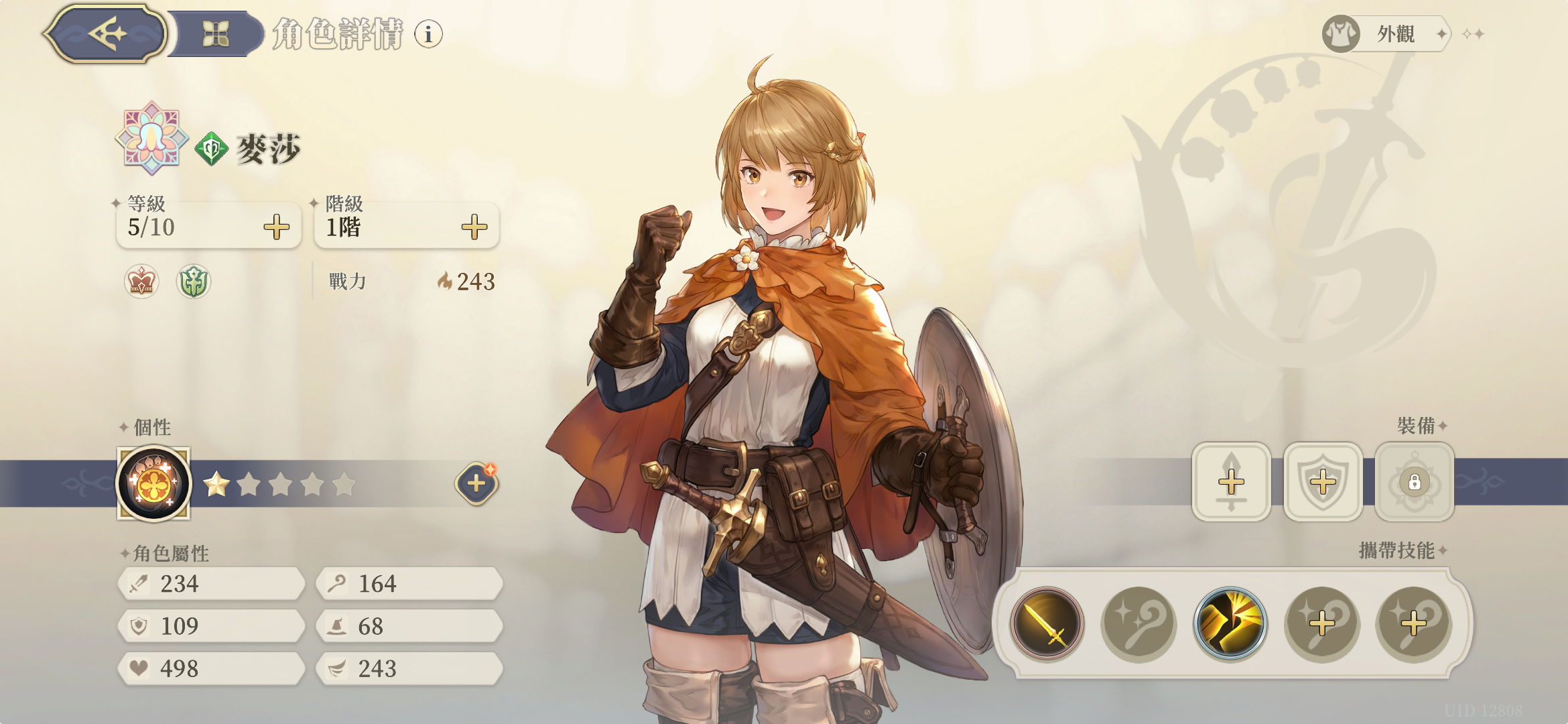The height and width of the screenshot is (724, 1568).
Task: Equip a weapon in the sword slot
Action: pos(1231,481)
